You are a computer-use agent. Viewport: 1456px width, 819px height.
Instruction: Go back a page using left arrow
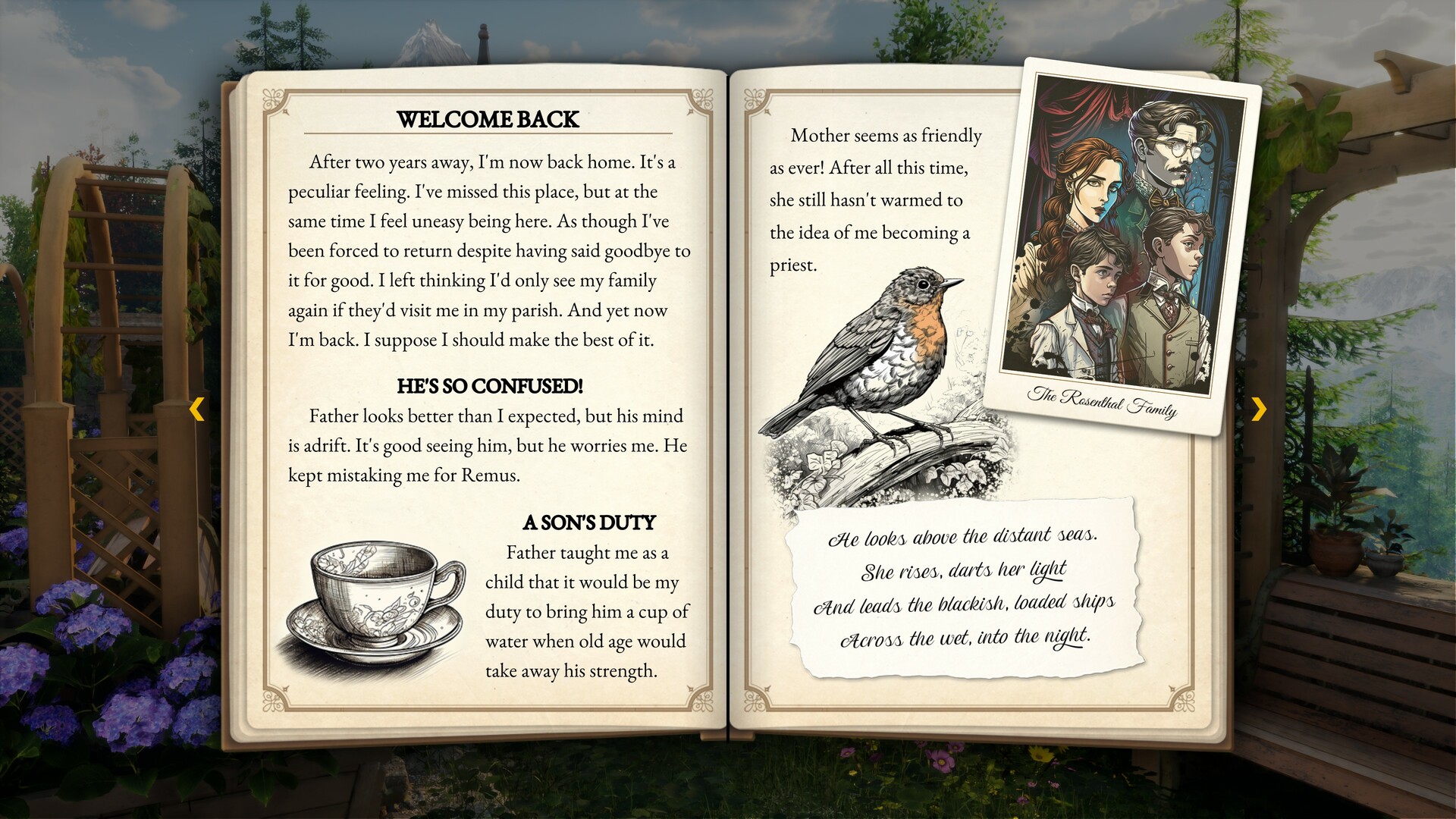(198, 409)
